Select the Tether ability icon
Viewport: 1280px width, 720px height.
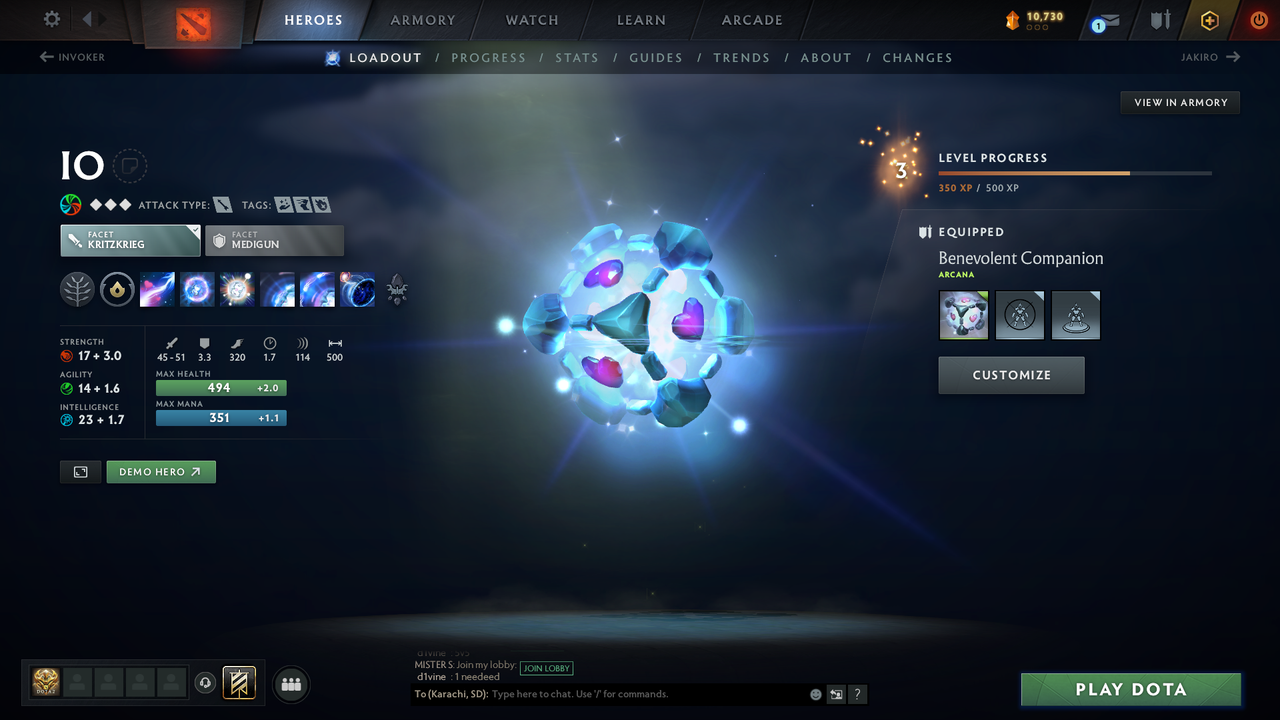tap(157, 290)
